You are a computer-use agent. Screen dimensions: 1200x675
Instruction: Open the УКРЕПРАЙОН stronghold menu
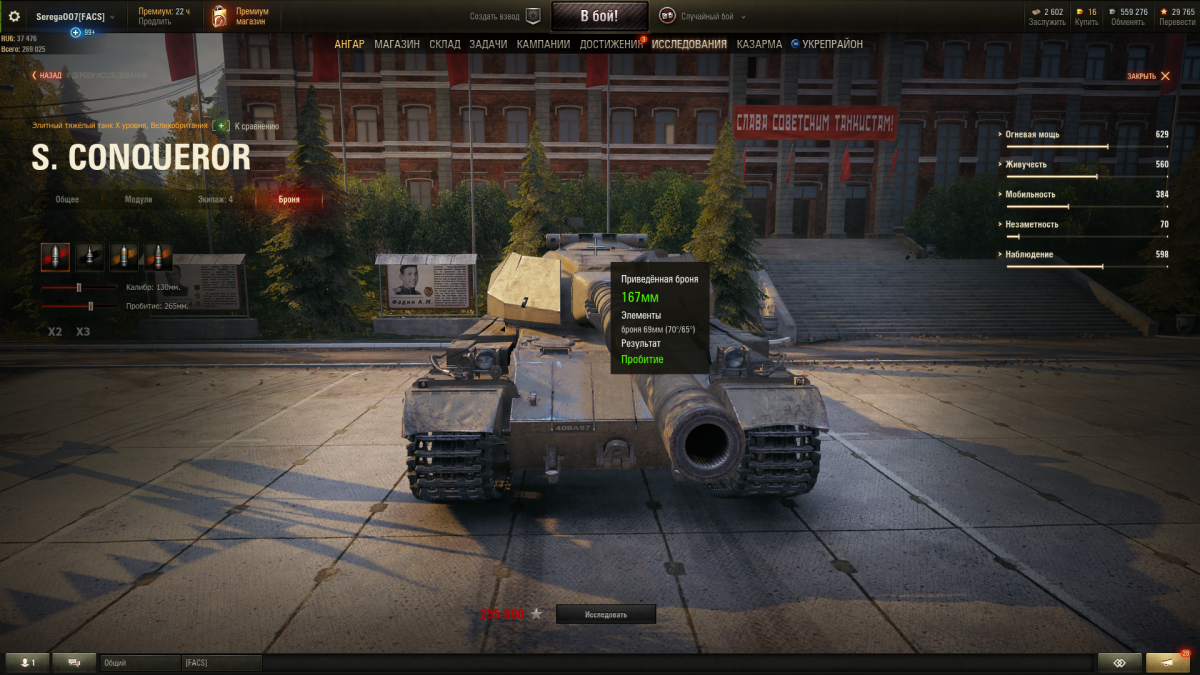click(x=832, y=44)
